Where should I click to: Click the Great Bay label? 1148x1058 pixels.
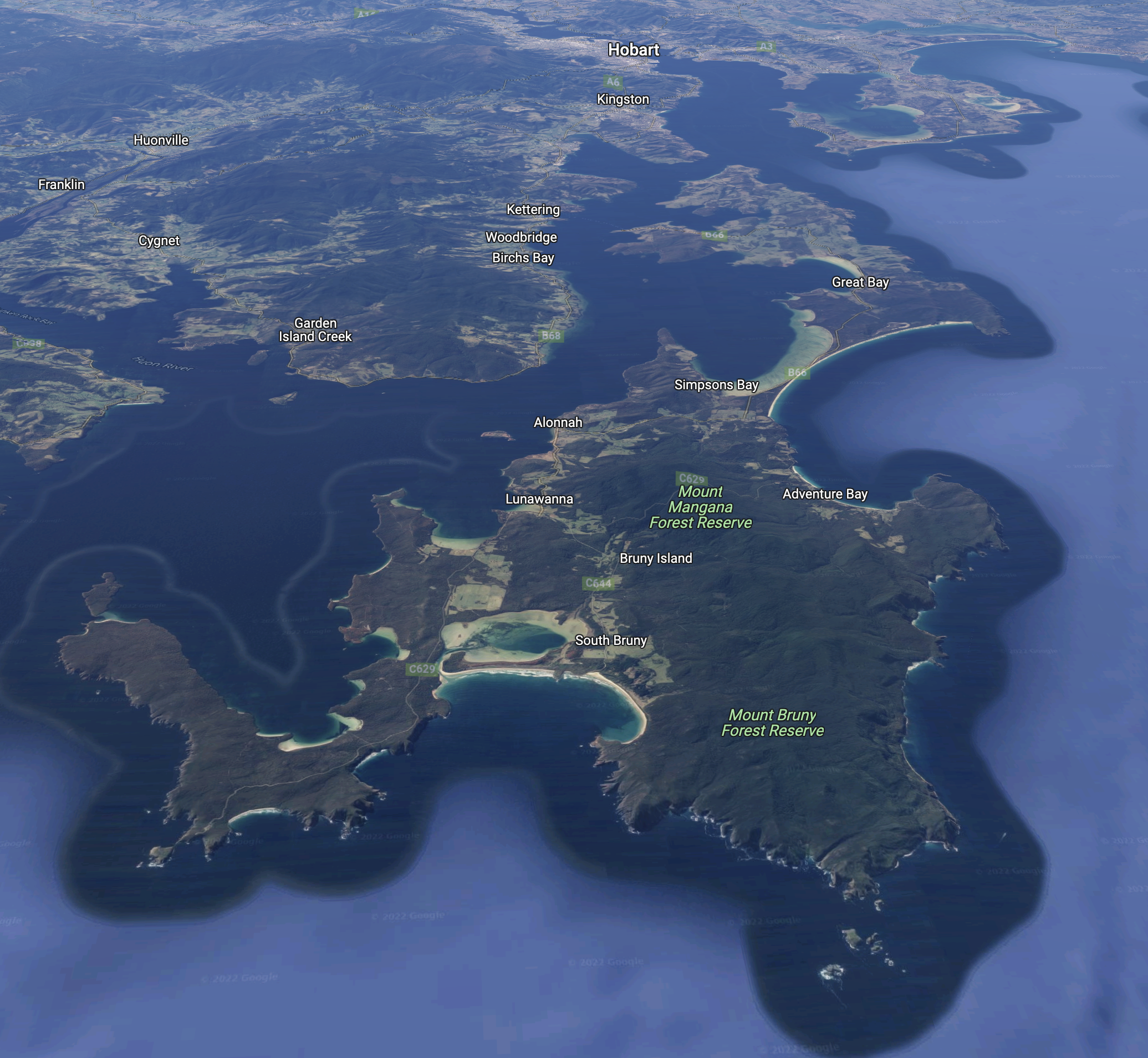[860, 282]
